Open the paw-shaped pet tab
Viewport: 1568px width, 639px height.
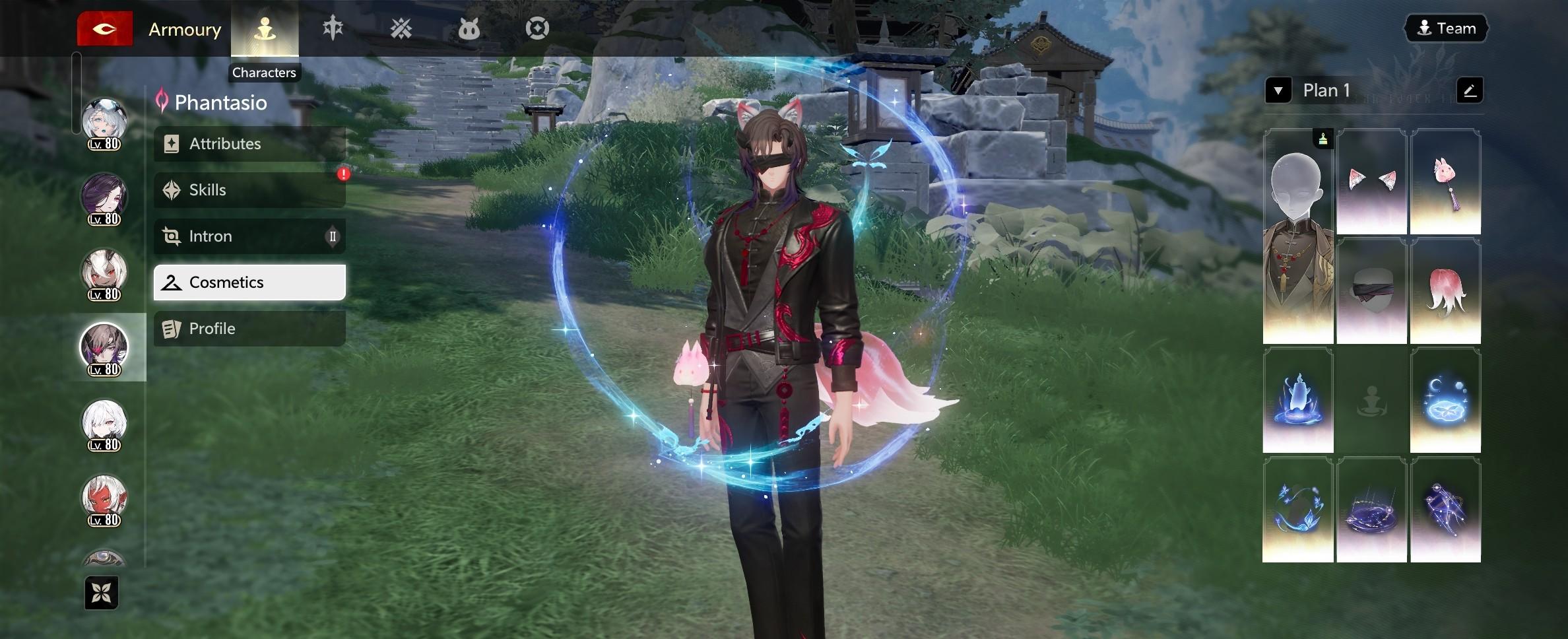pyautogui.click(x=469, y=29)
